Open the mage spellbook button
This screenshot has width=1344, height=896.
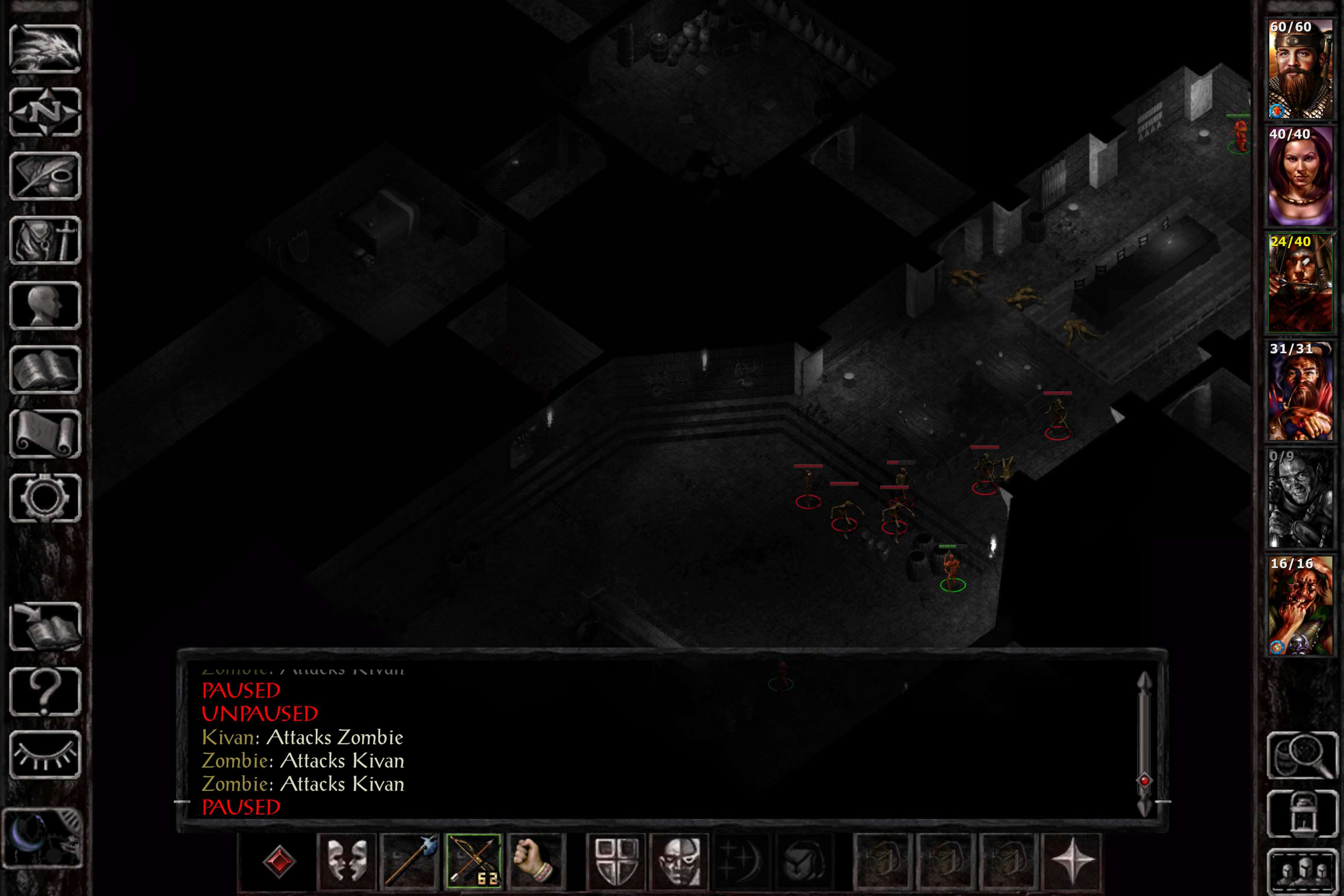[x=45, y=369]
